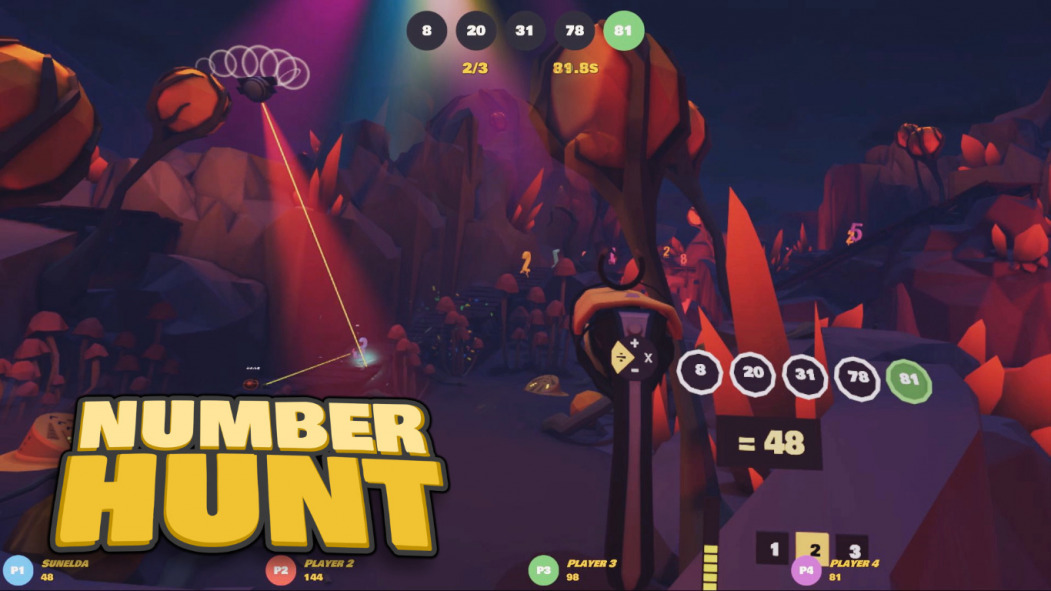Click the blue P1 badge for Sunelda
1051x591 pixels.
coord(17,571)
